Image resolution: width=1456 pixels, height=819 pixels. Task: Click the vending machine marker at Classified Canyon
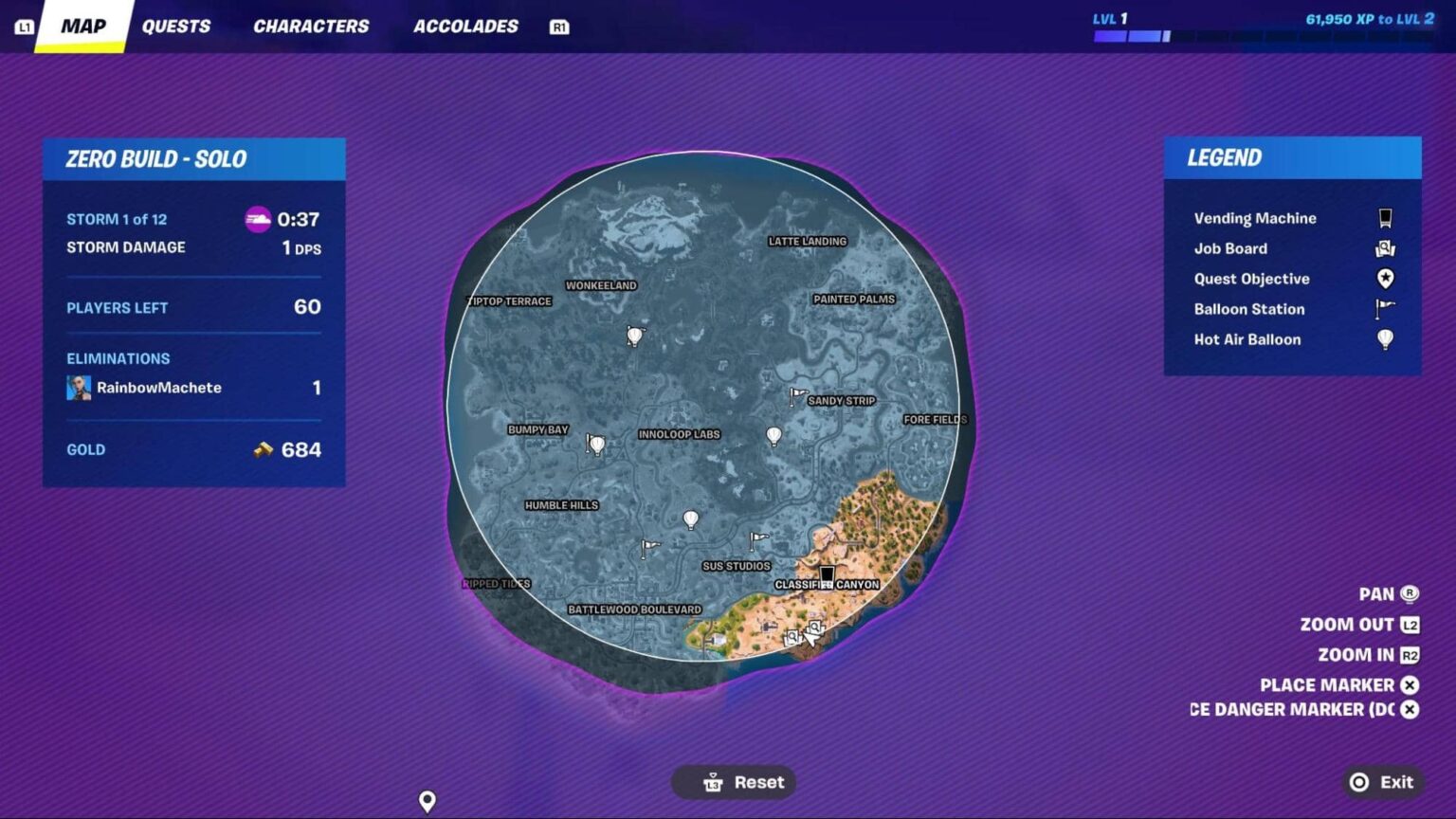coord(827,574)
